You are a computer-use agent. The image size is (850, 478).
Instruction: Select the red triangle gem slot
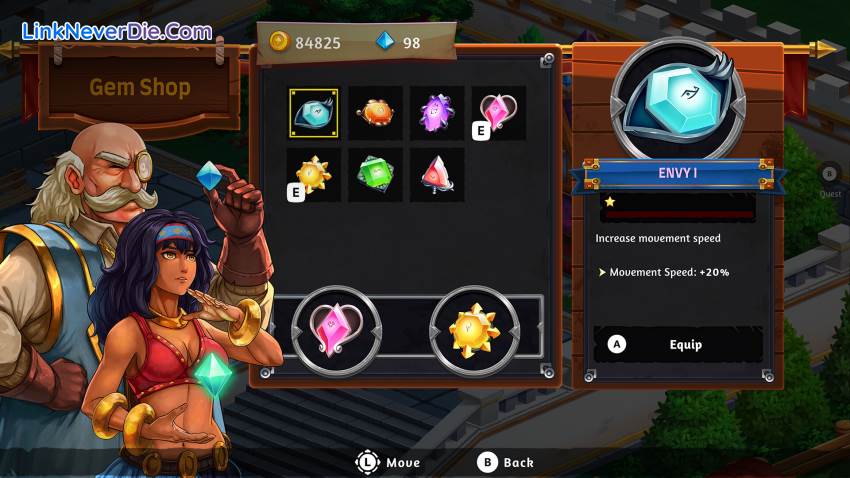click(x=437, y=175)
